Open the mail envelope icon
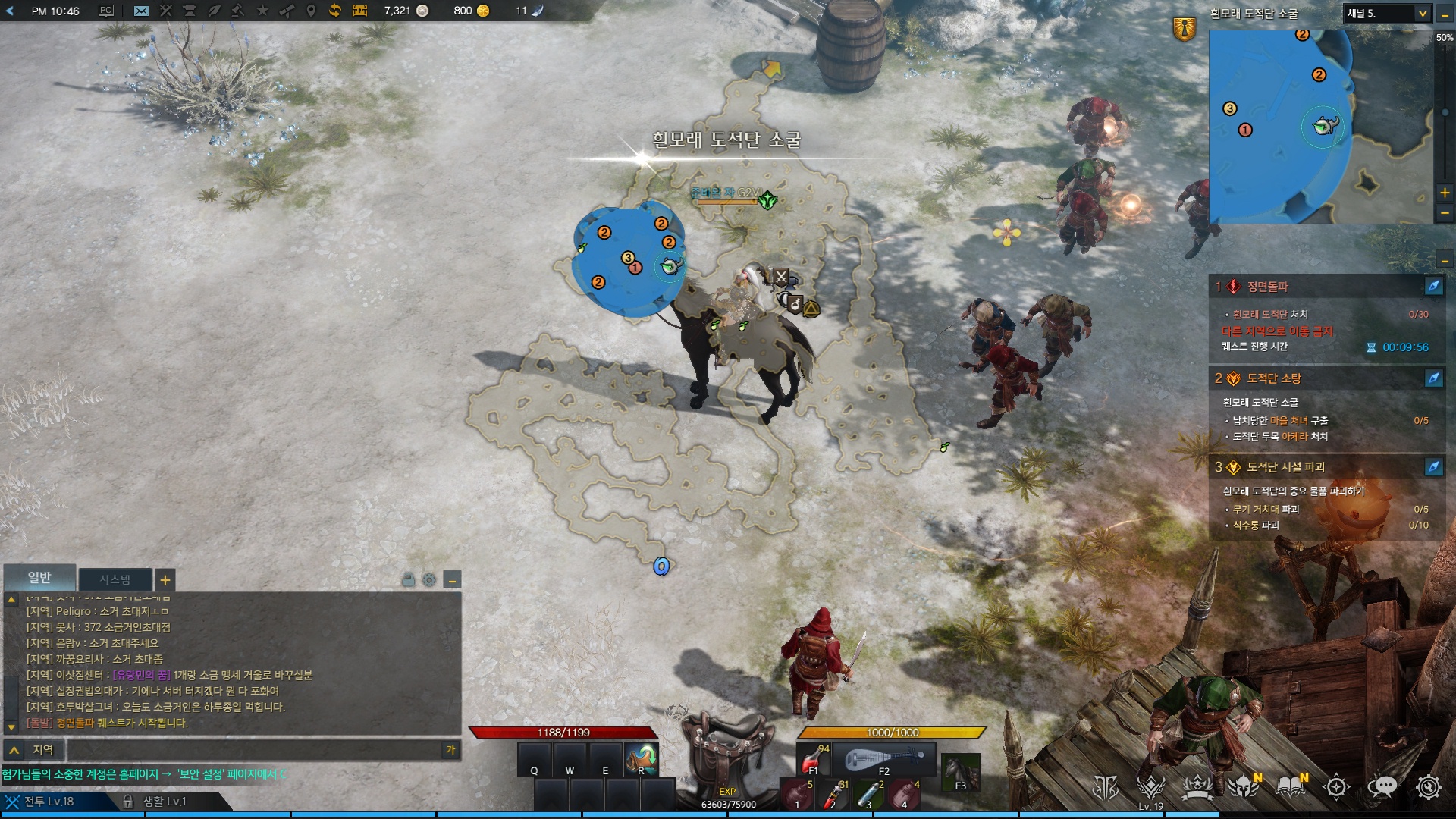 [141, 11]
